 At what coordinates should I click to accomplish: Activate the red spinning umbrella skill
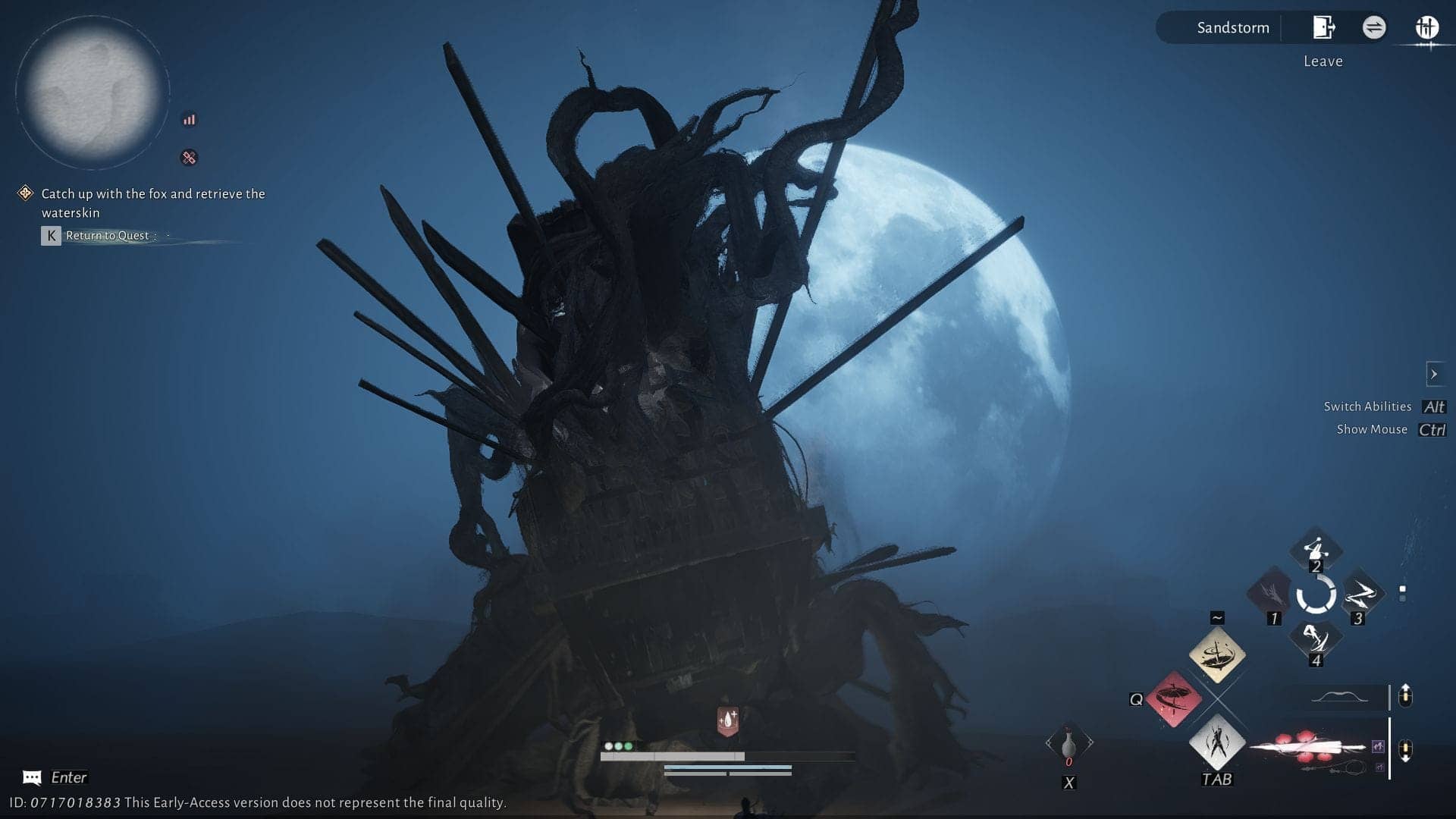pyautogui.click(x=1173, y=698)
